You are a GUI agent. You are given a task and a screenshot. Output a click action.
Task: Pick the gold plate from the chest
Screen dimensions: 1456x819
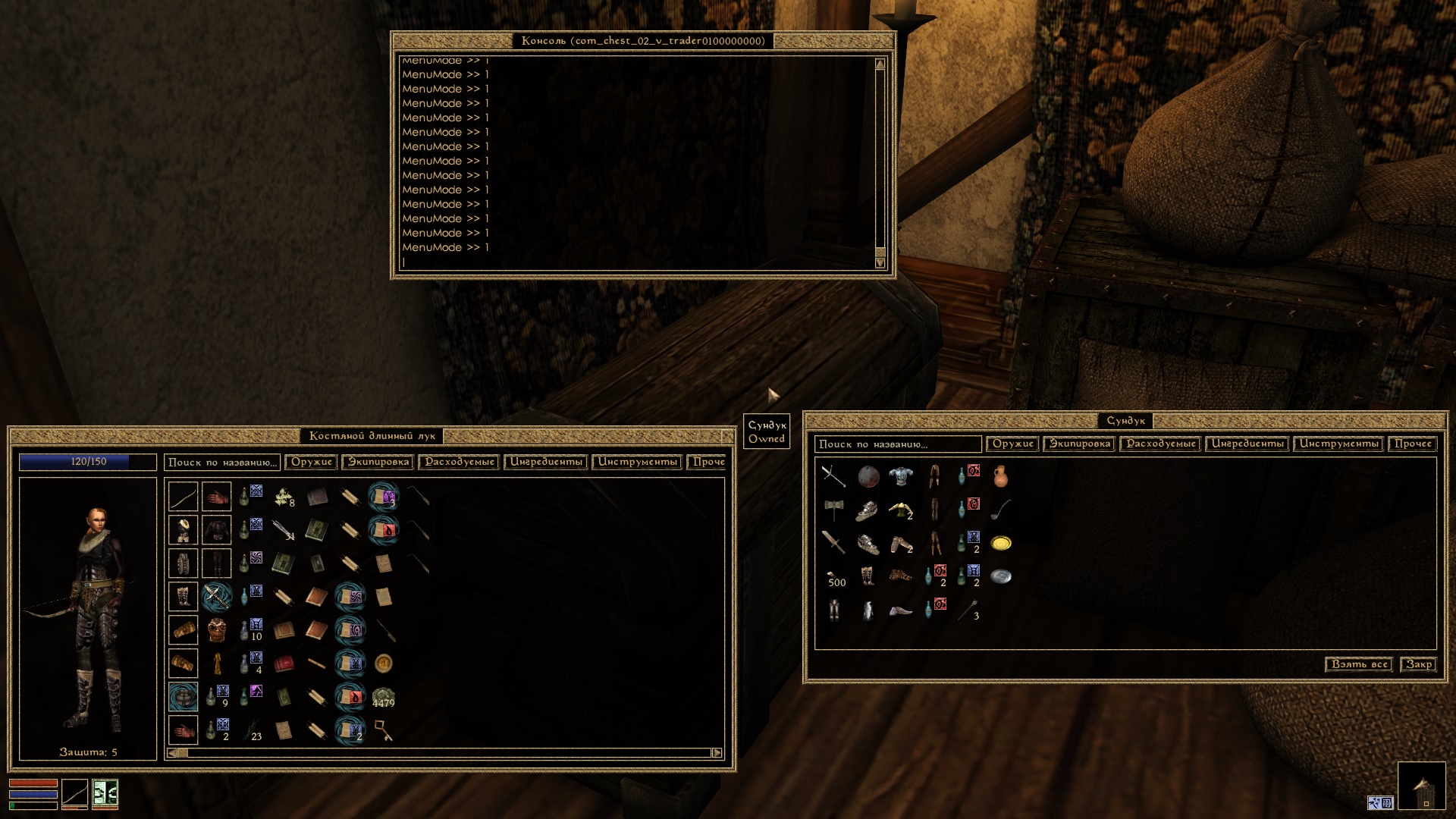tap(1001, 543)
